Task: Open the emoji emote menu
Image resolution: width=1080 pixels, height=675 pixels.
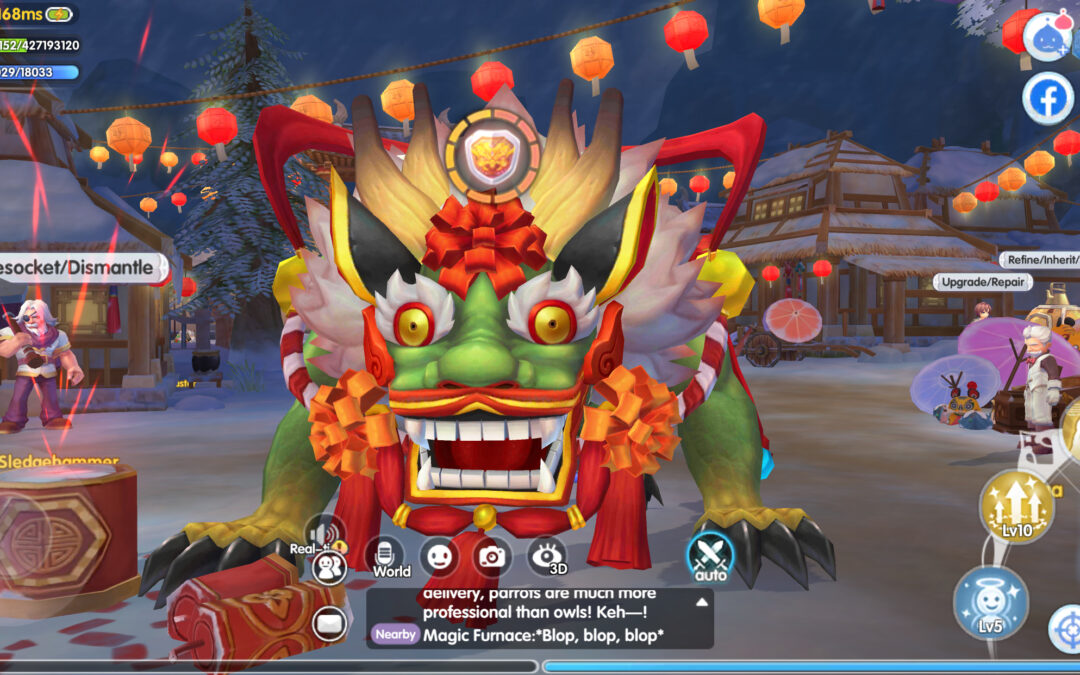Action: pyautogui.click(x=439, y=556)
